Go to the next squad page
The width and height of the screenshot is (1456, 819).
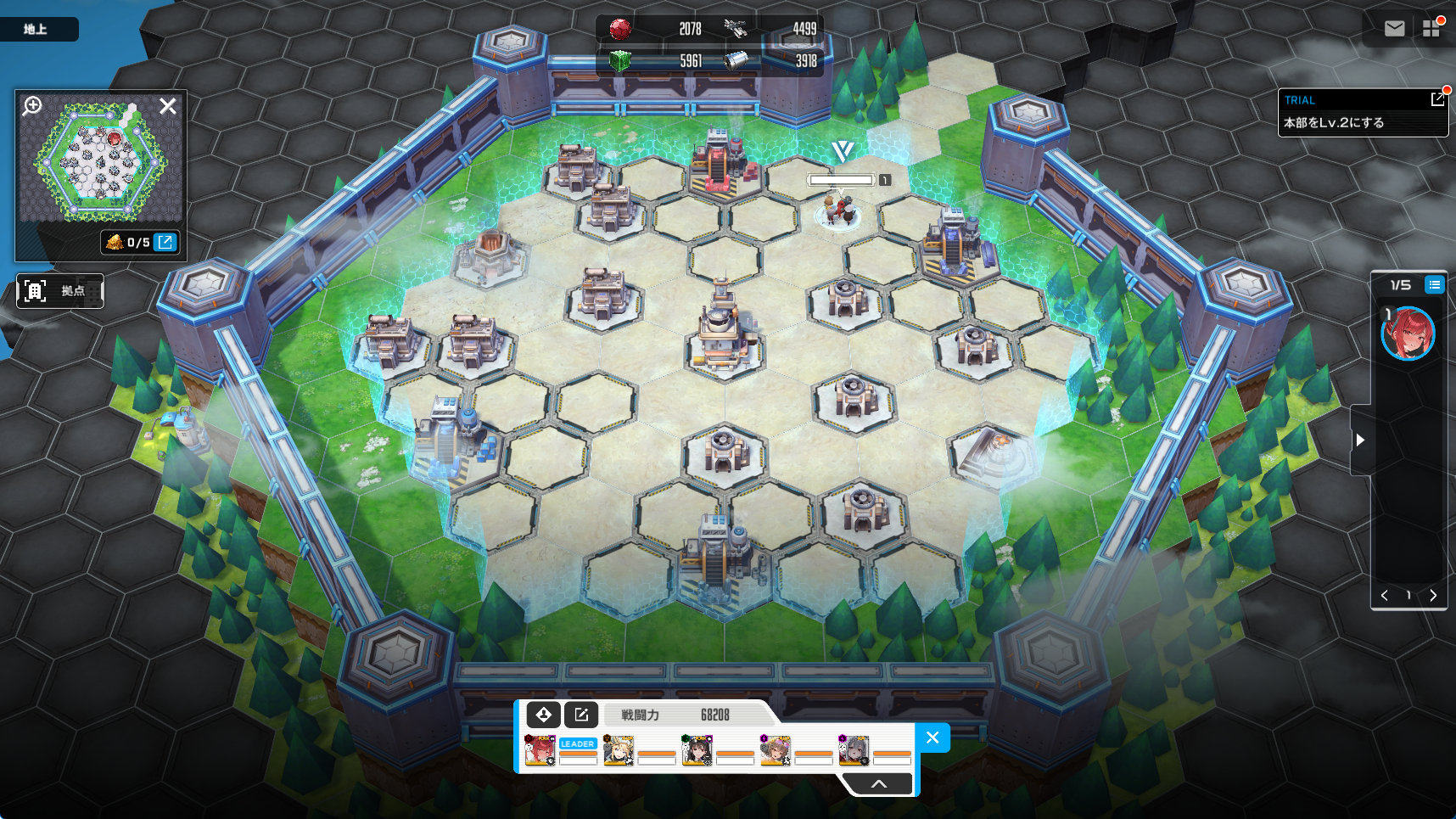pyautogui.click(x=1433, y=595)
